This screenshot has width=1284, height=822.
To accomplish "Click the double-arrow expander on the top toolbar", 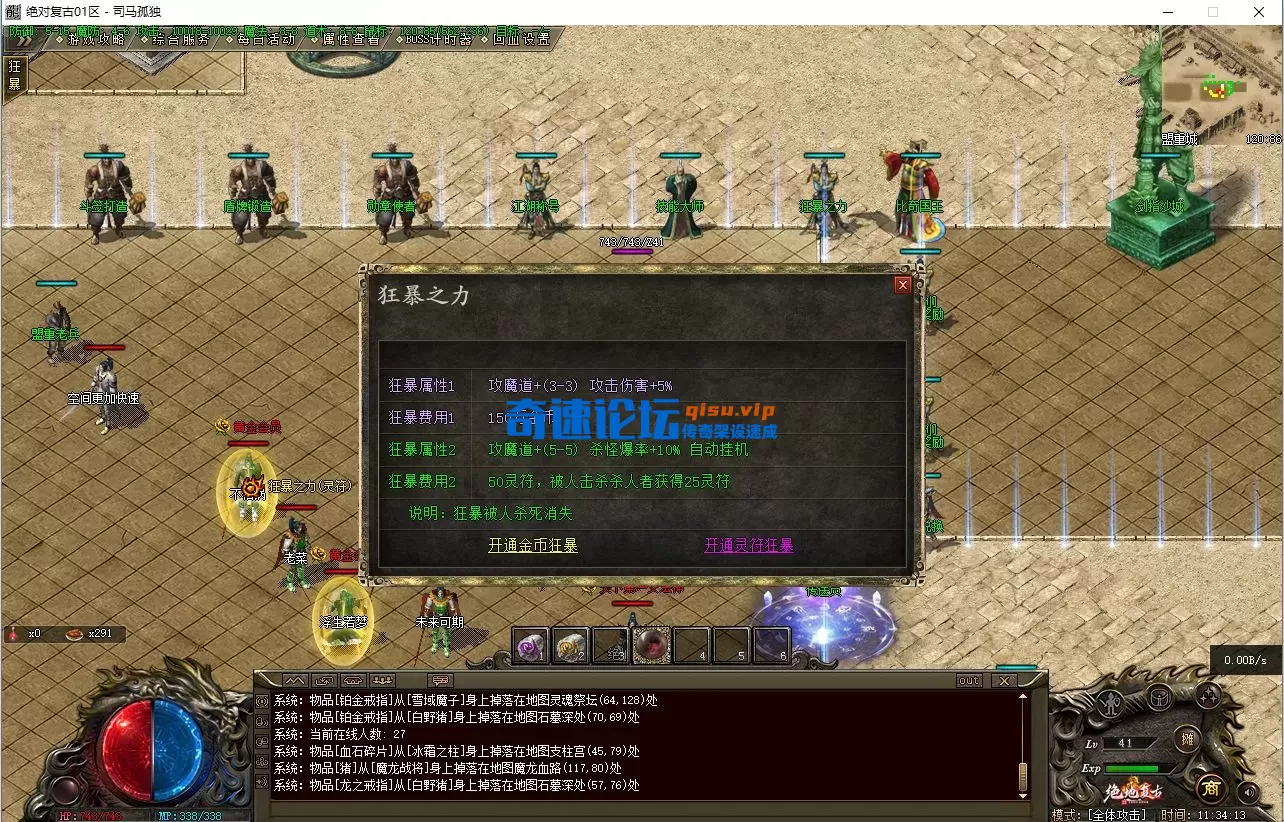I will 22,43.
